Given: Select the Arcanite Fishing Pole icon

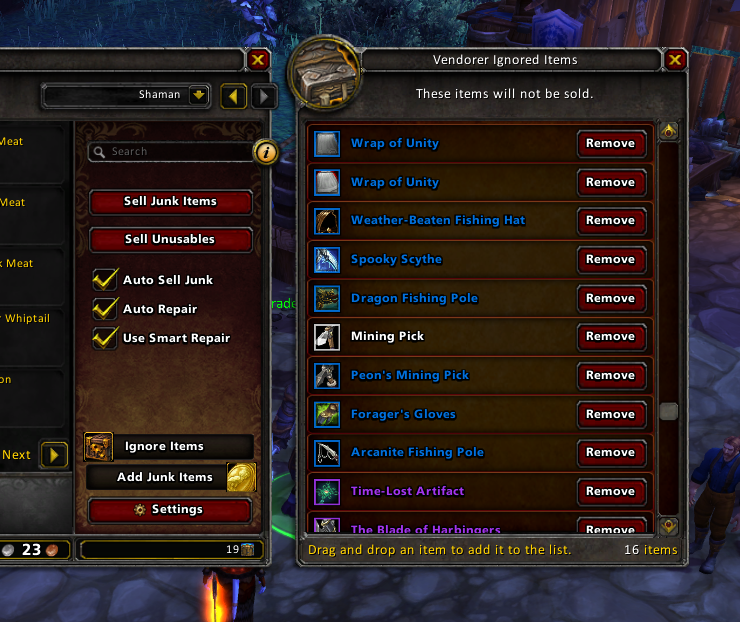Looking at the screenshot, I should coord(327,452).
